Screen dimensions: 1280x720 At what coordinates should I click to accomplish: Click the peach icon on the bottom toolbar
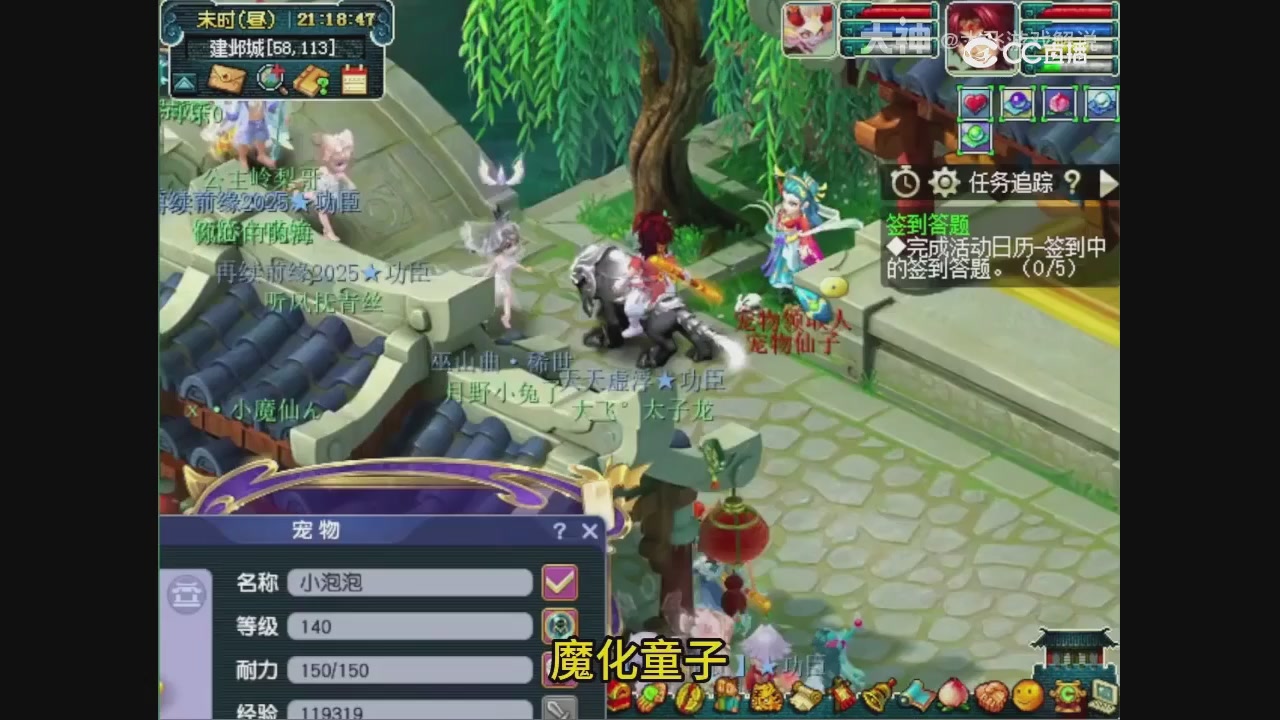[953, 693]
